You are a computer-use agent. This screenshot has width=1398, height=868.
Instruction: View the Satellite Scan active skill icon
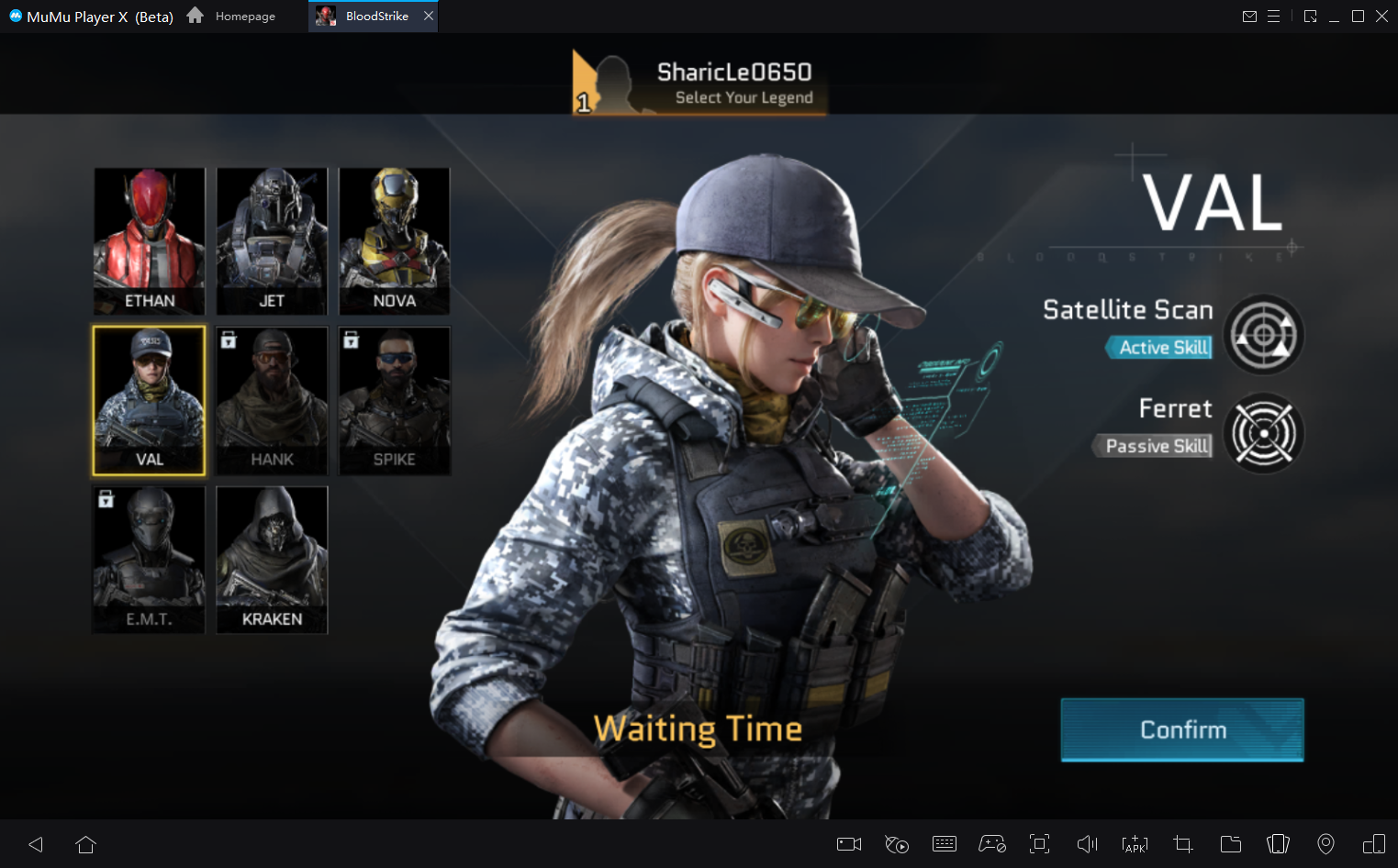click(1263, 335)
